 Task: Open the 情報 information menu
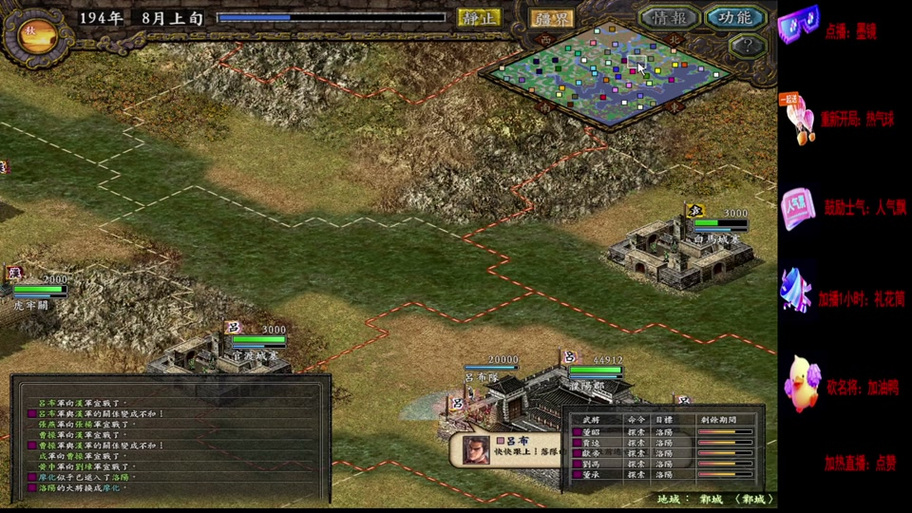point(668,17)
